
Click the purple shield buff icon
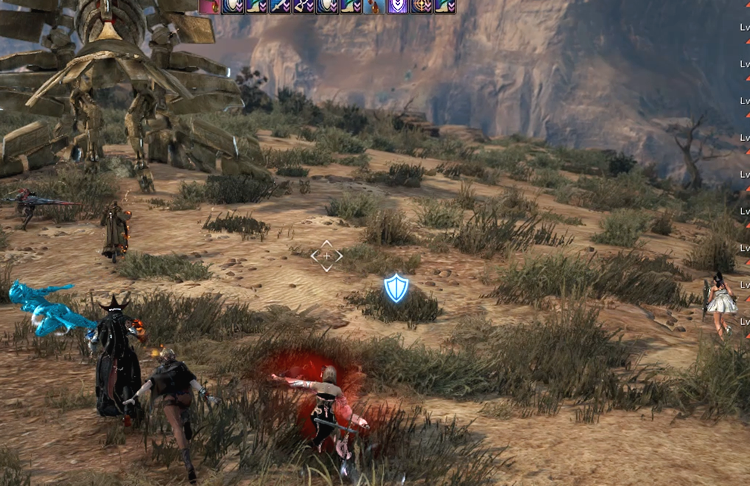click(397, 6)
